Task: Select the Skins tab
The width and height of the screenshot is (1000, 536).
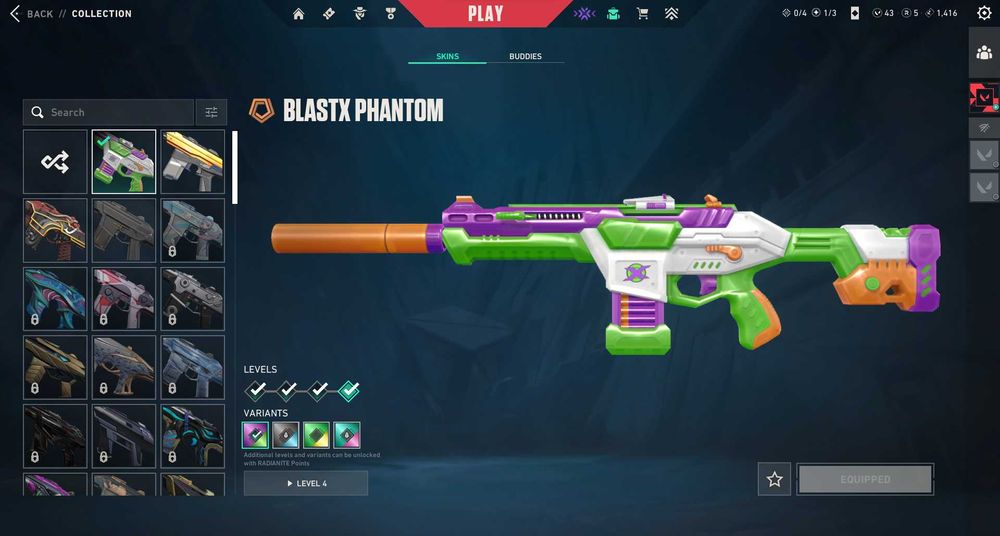Action: pyautogui.click(x=447, y=56)
